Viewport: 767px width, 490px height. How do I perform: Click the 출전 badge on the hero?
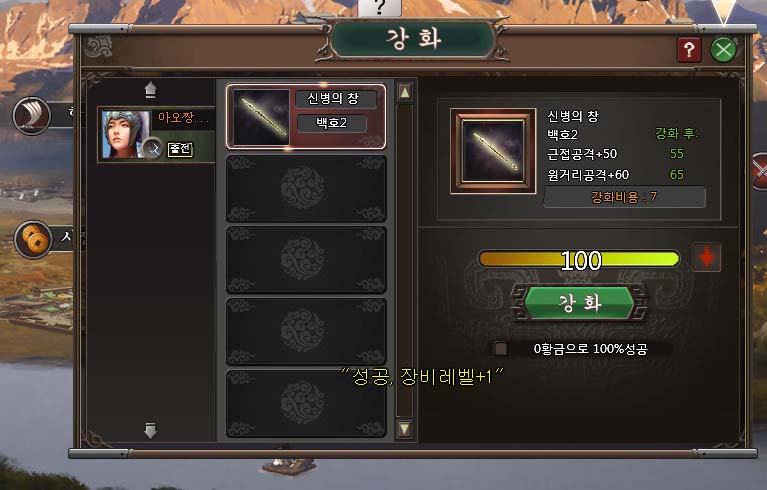[x=179, y=149]
